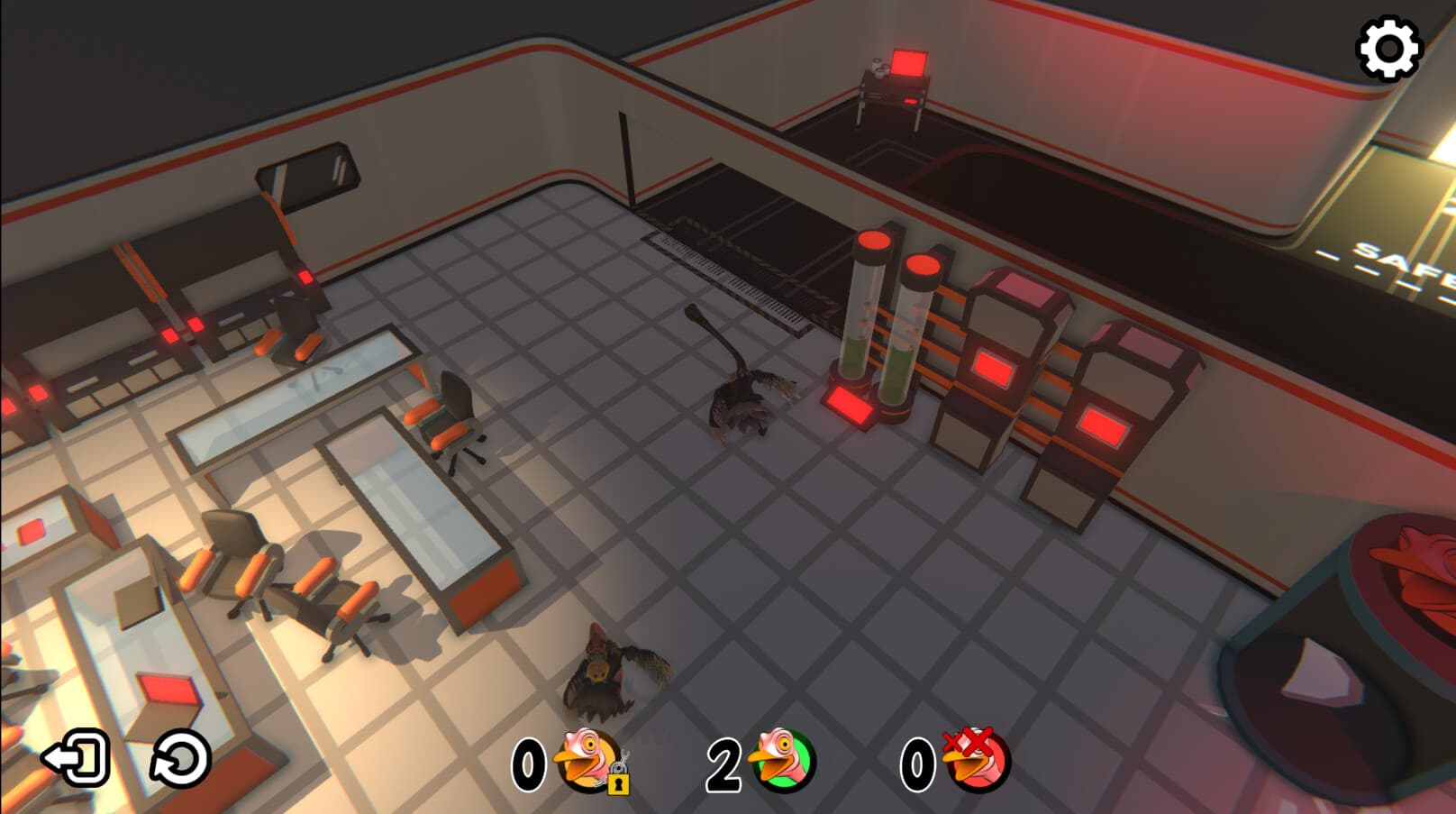The width and height of the screenshot is (1456, 814).
Task: Activate the glowing red panel on the upper table
Action: click(908, 59)
